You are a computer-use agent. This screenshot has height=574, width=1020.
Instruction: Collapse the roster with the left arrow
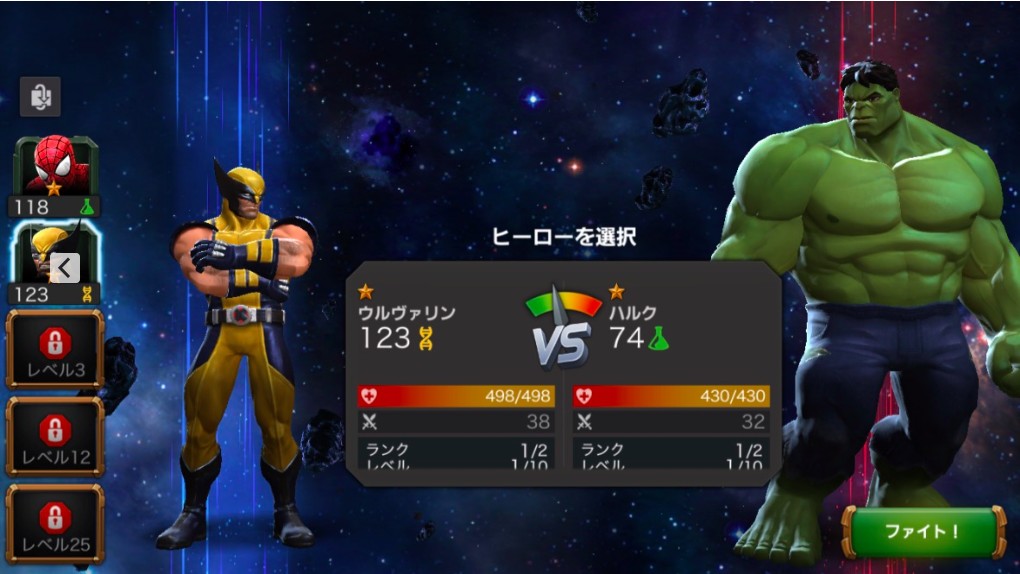[x=64, y=268]
